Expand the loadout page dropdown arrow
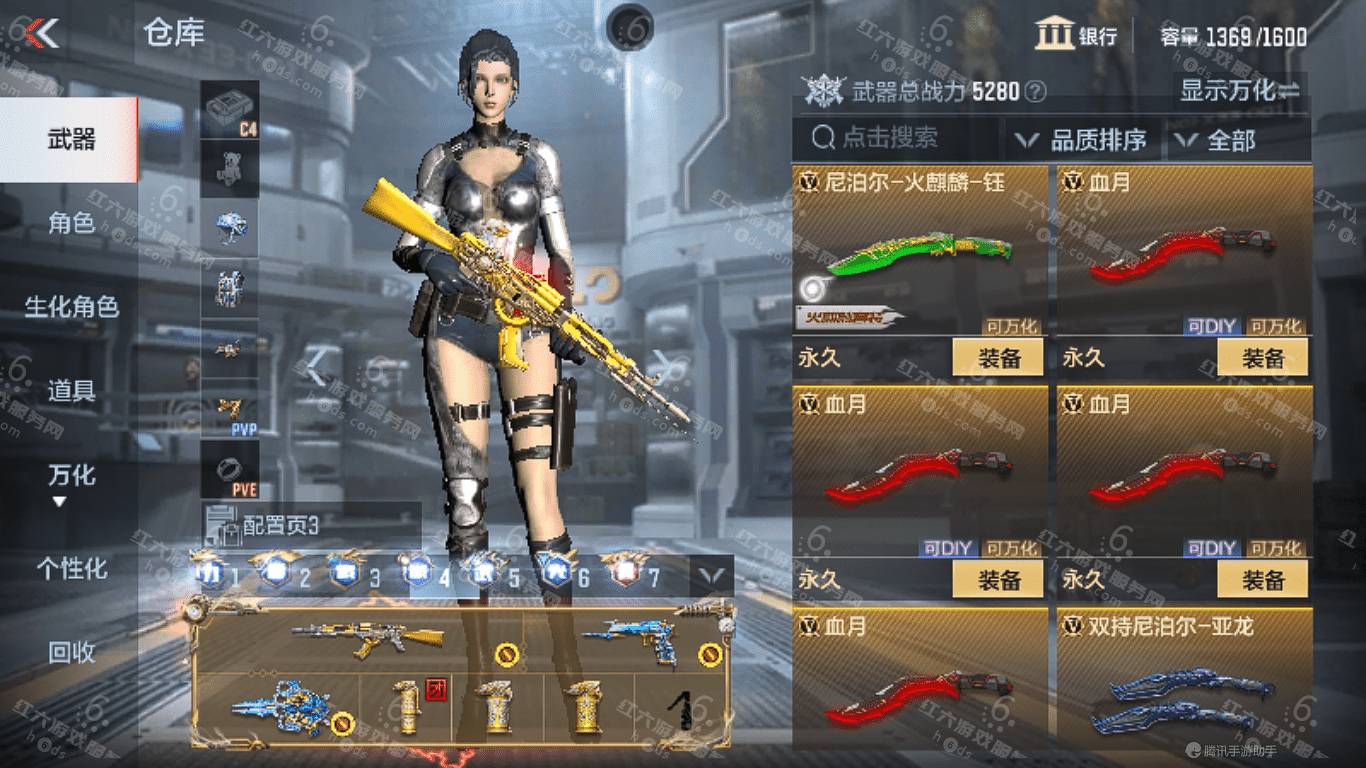Image resolution: width=1366 pixels, height=768 pixels. pyautogui.click(x=713, y=575)
